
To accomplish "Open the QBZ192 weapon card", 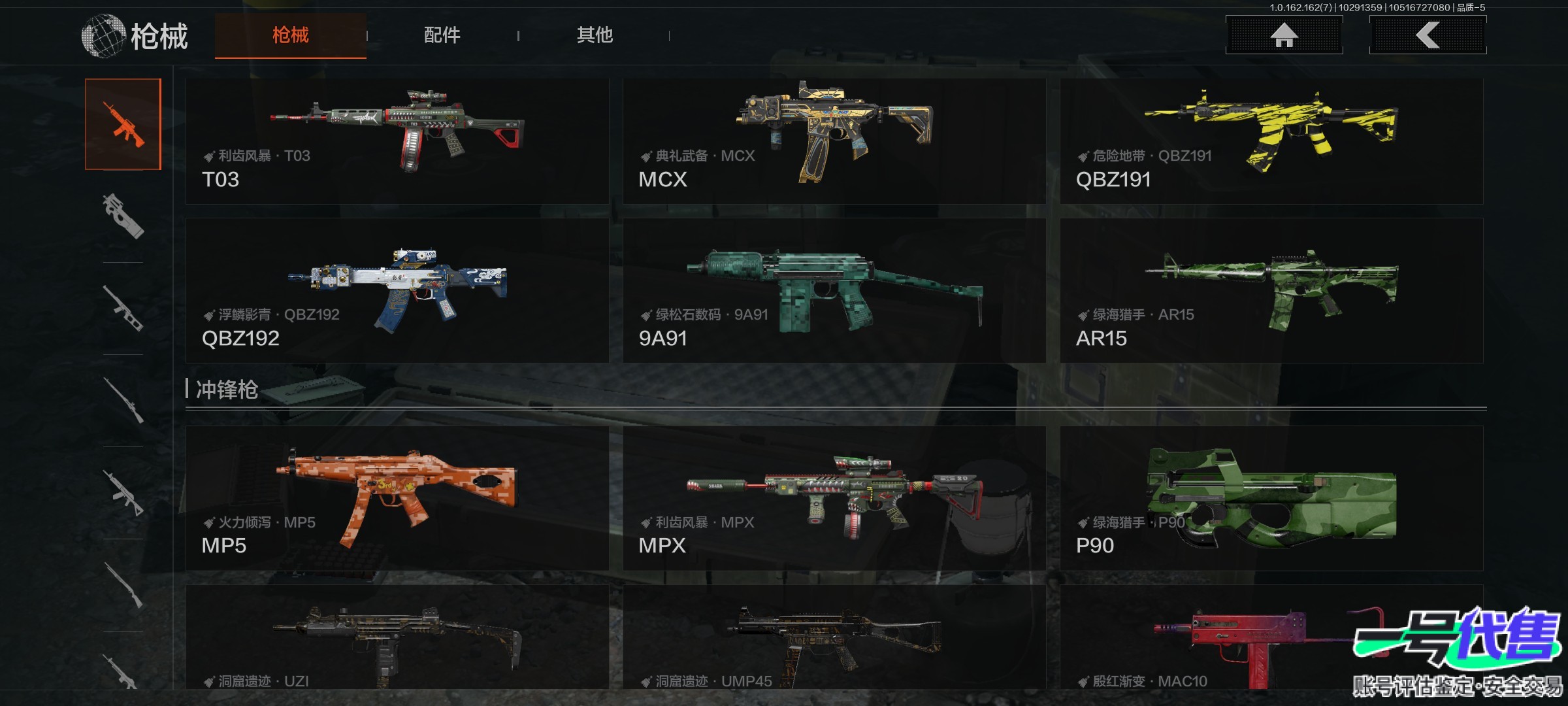I will pos(397,291).
